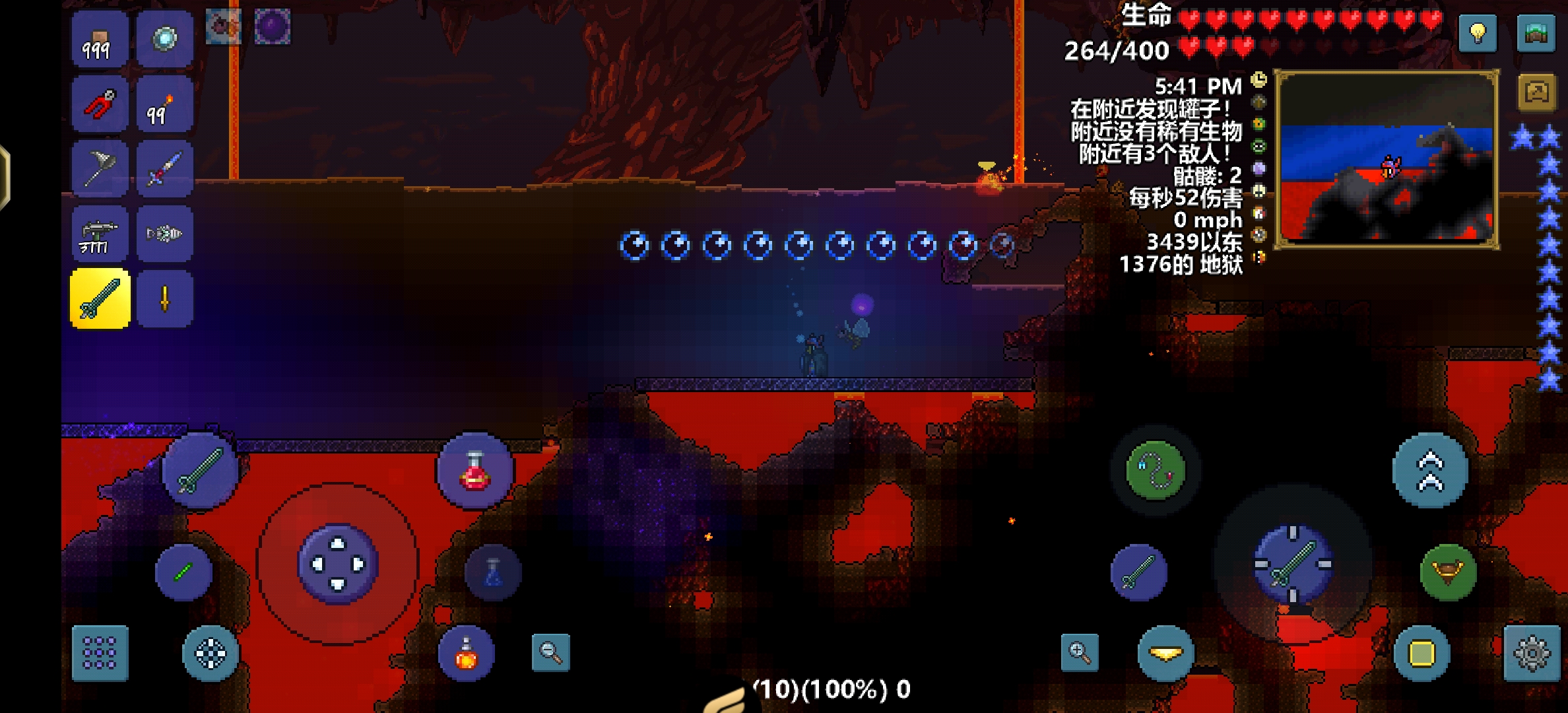Use the blue mana potion quick button

coord(493,572)
